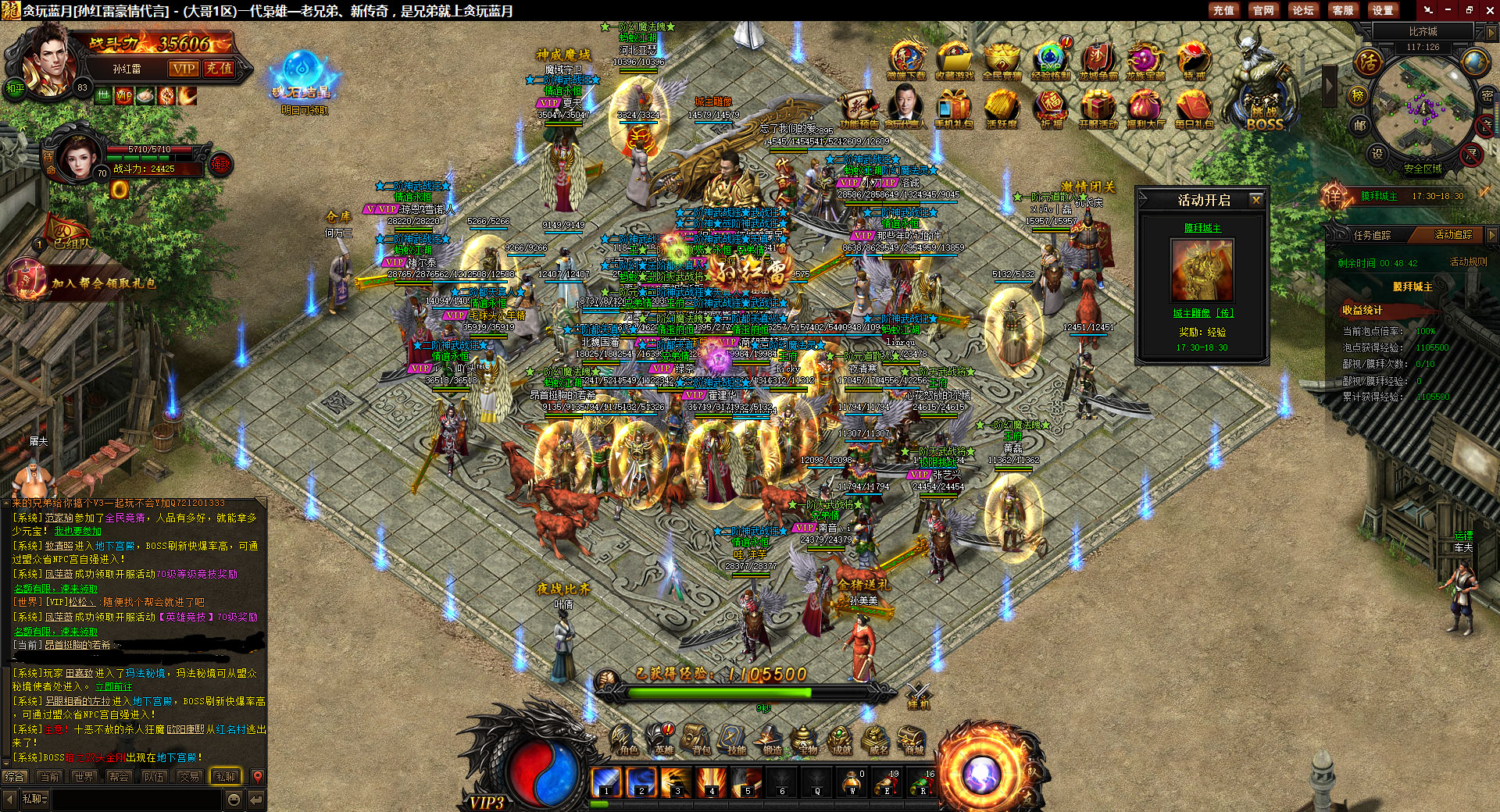Screen dimensions: 1500x812
Task: Open the 经验炼制 EXP refining icon
Action: (x=1050, y=61)
